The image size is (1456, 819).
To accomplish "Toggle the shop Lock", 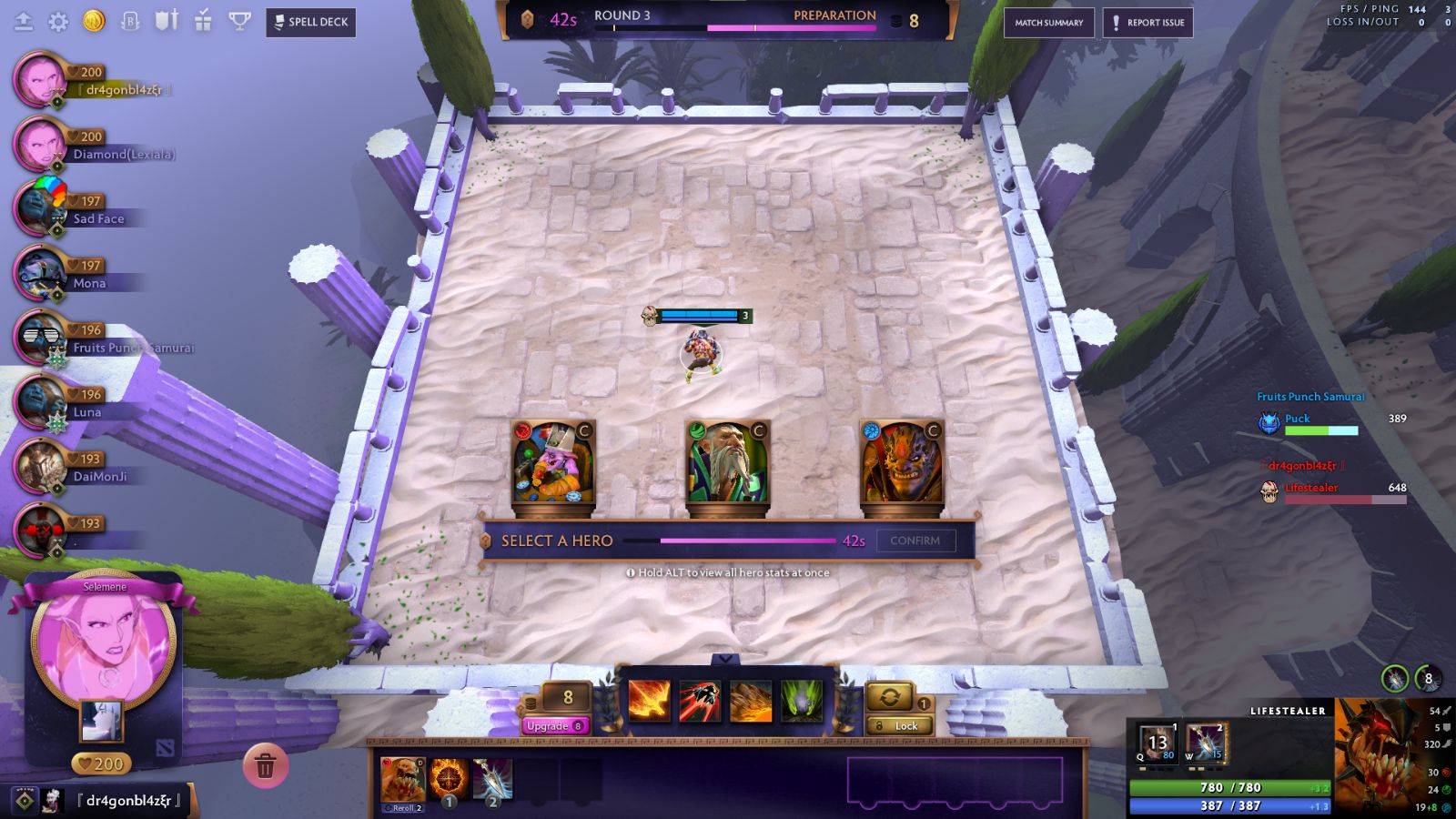I will pyautogui.click(x=901, y=725).
